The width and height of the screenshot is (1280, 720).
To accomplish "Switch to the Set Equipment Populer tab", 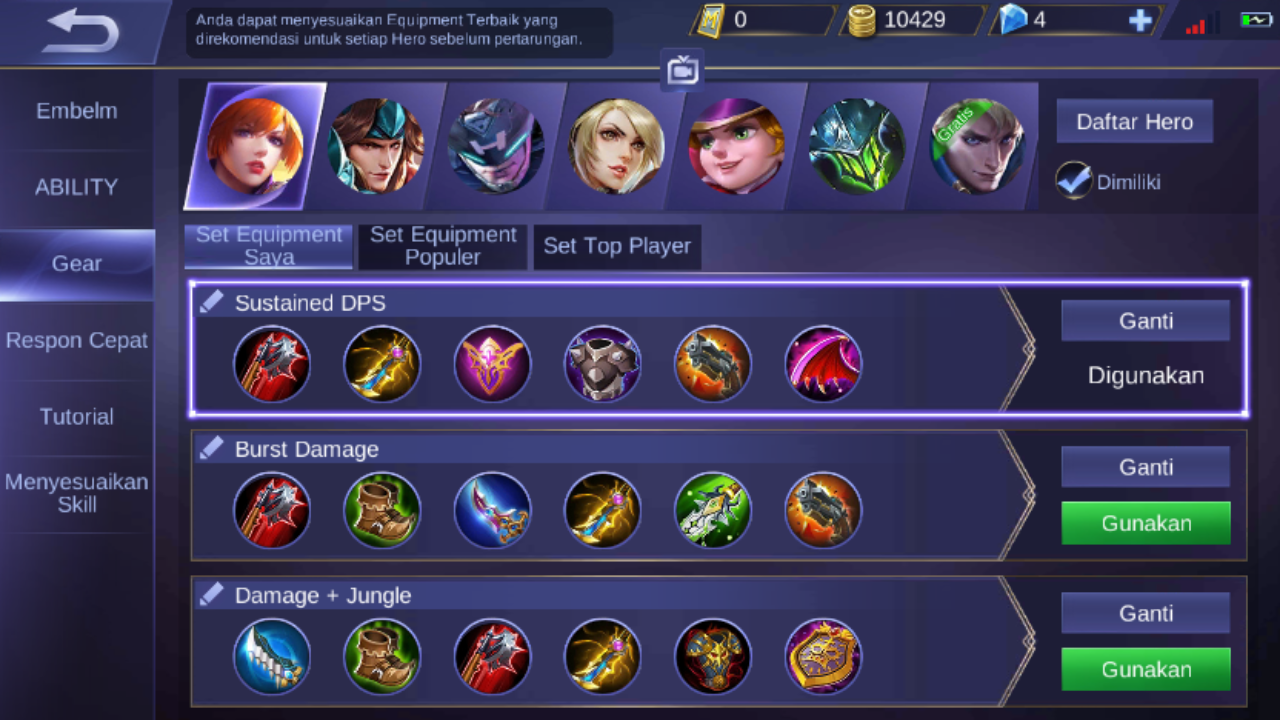I will [x=442, y=245].
